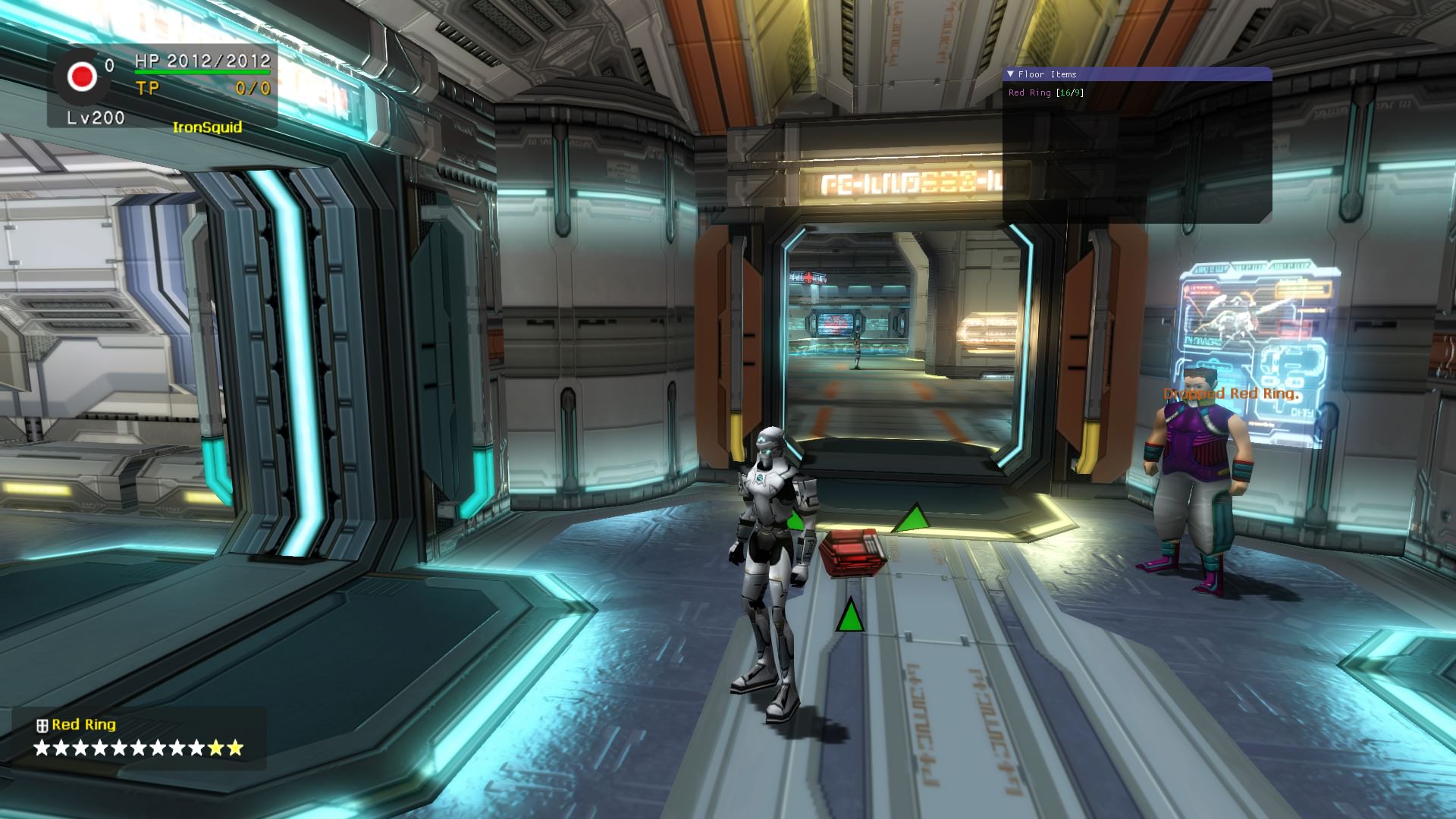Collapse the Floor Items window arrow

pyautogui.click(x=1010, y=74)
